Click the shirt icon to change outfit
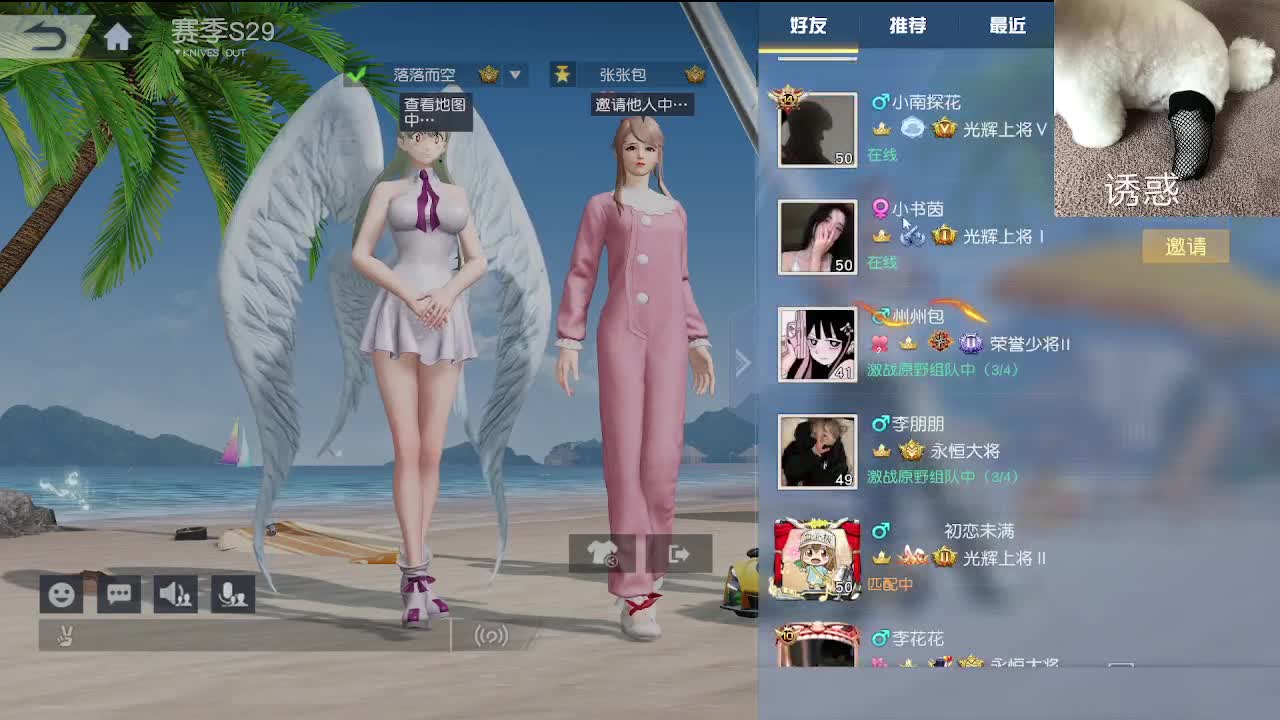This screenshot has height=720, width=1280. coord(601,553)
